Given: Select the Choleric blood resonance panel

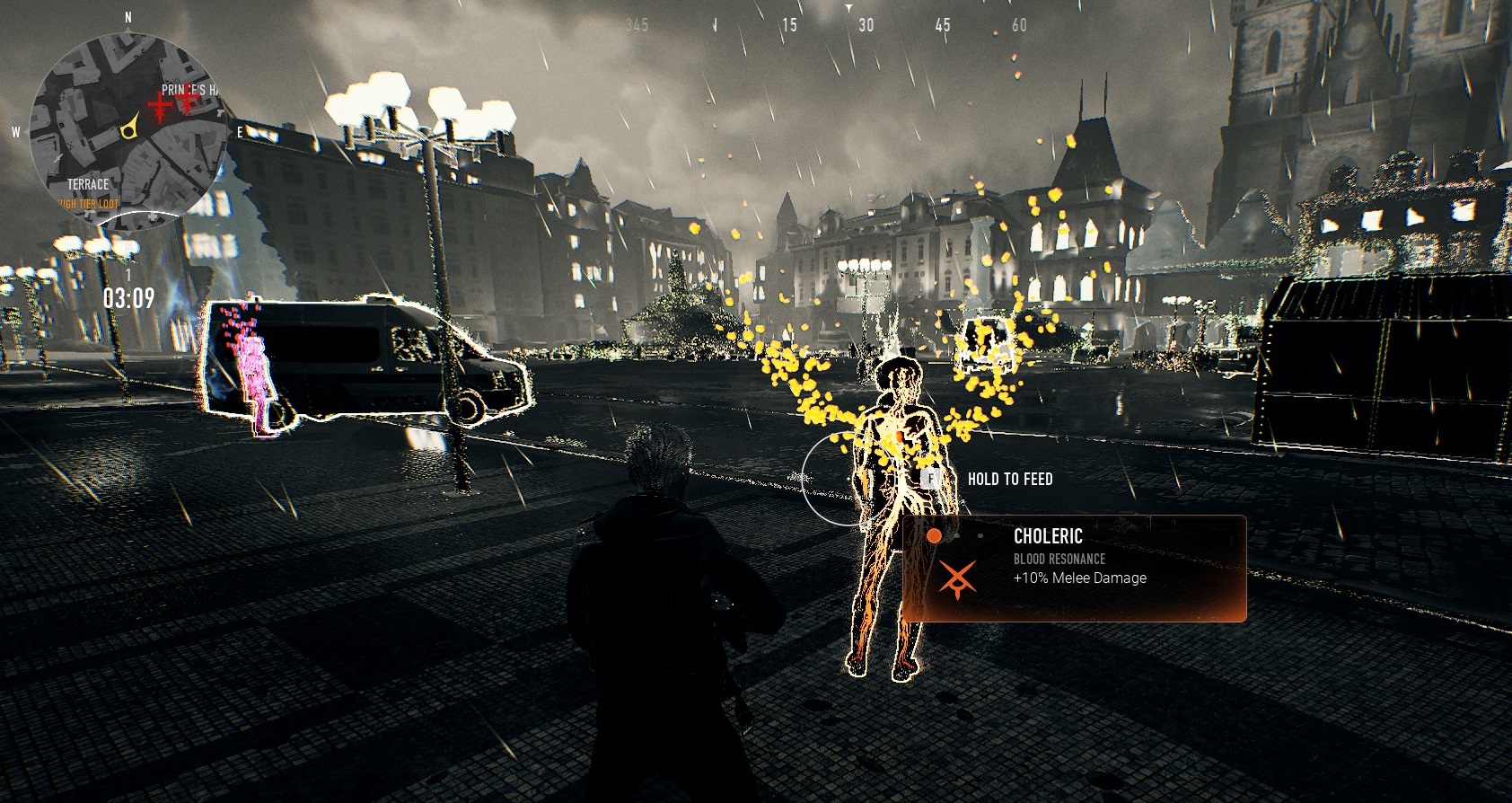Looking at the screenshot, I should point(1074,568).
